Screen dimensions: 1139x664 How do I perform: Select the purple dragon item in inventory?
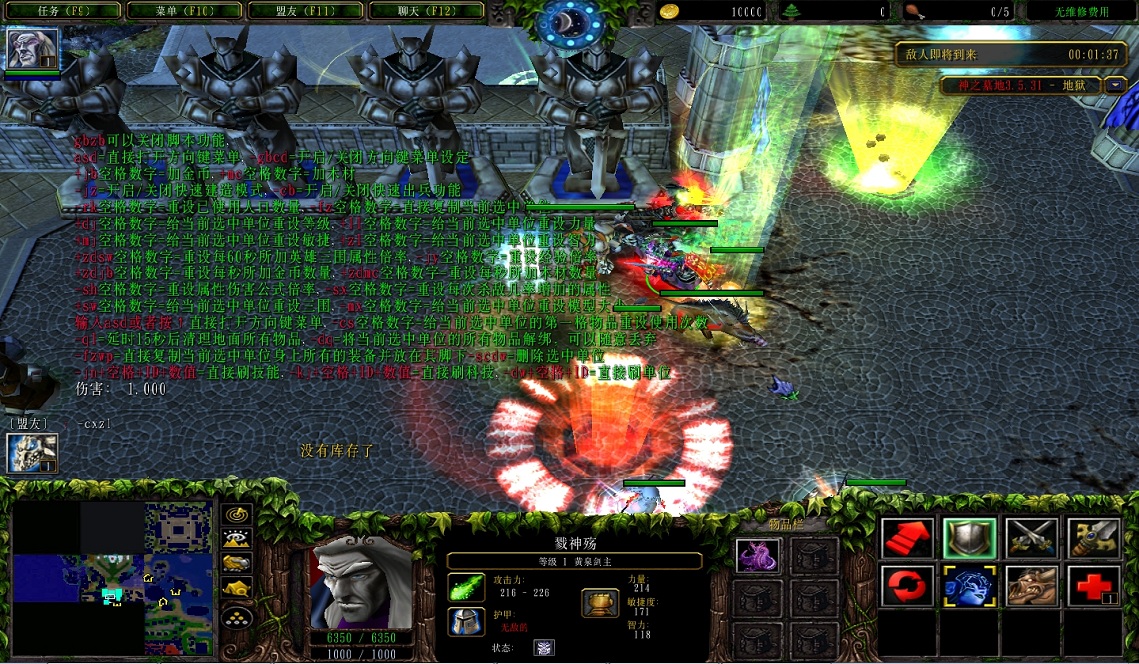(x=758, y=555)
